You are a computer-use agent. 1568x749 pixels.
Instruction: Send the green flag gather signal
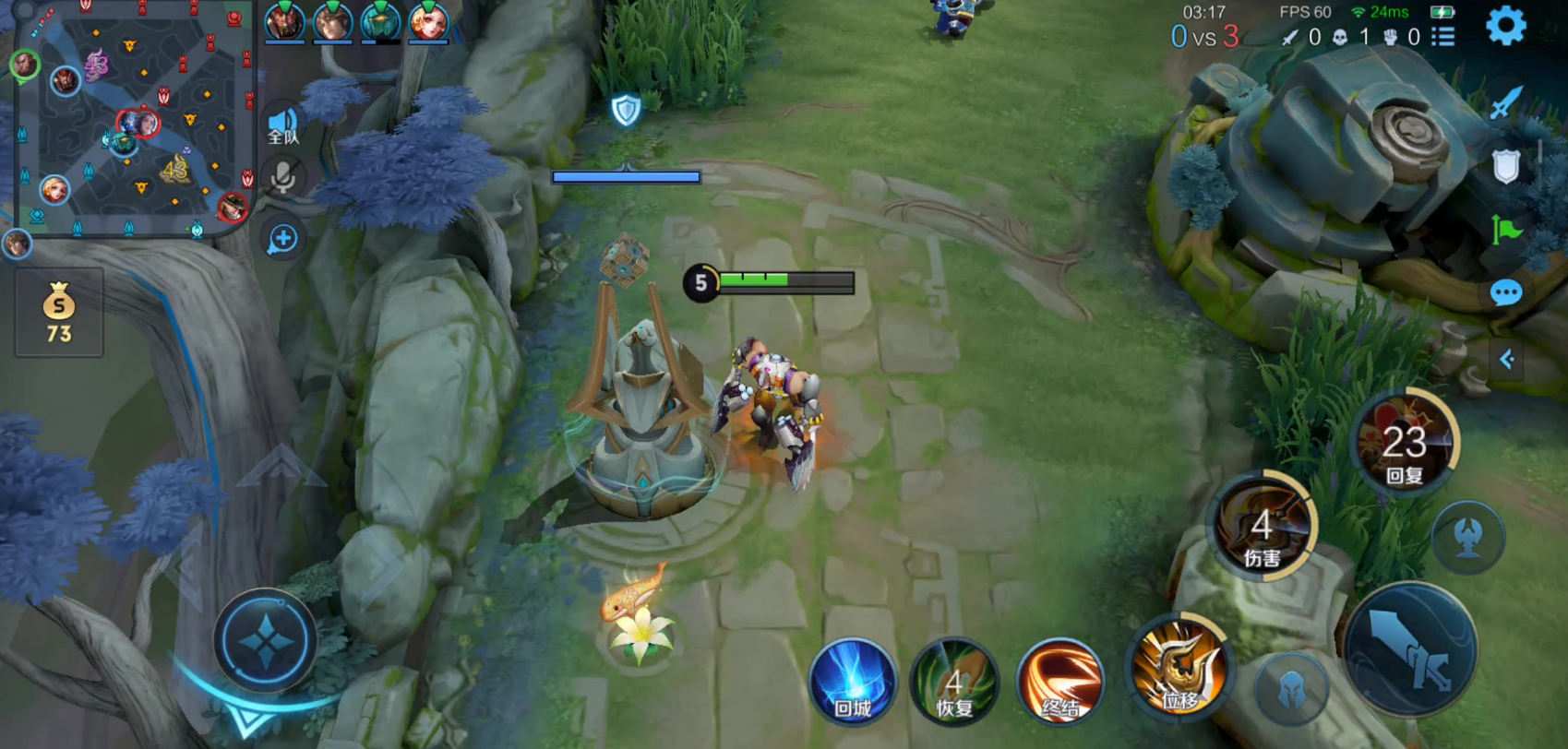[x=1505, y=230]
